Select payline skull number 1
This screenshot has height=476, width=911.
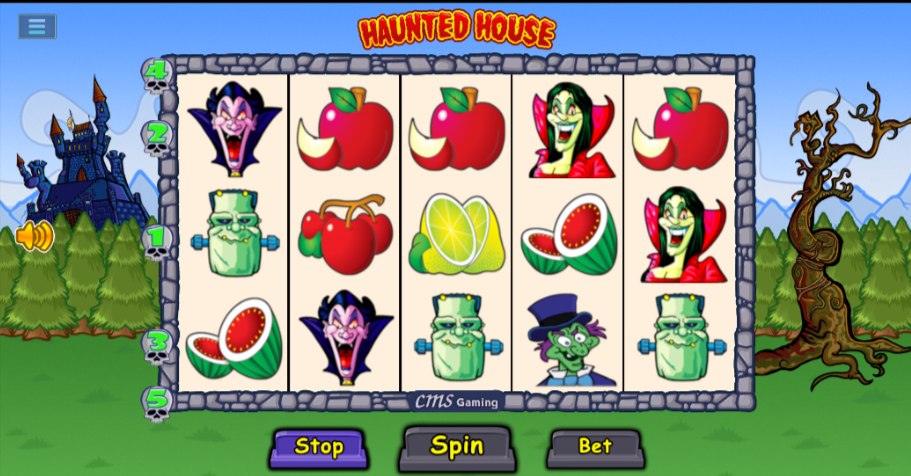click(156, 241)
